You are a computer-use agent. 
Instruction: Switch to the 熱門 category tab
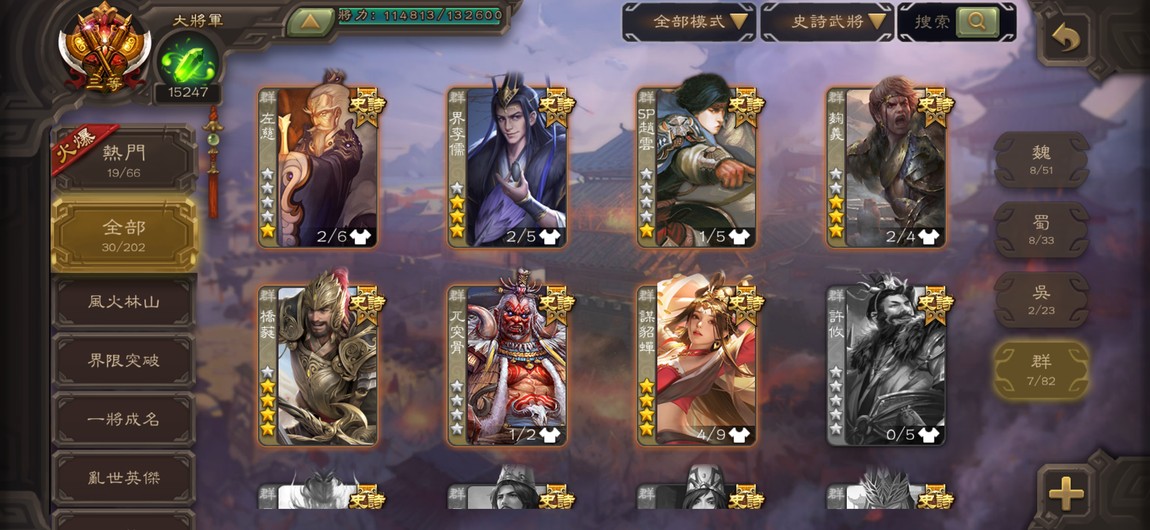point(125,159)
